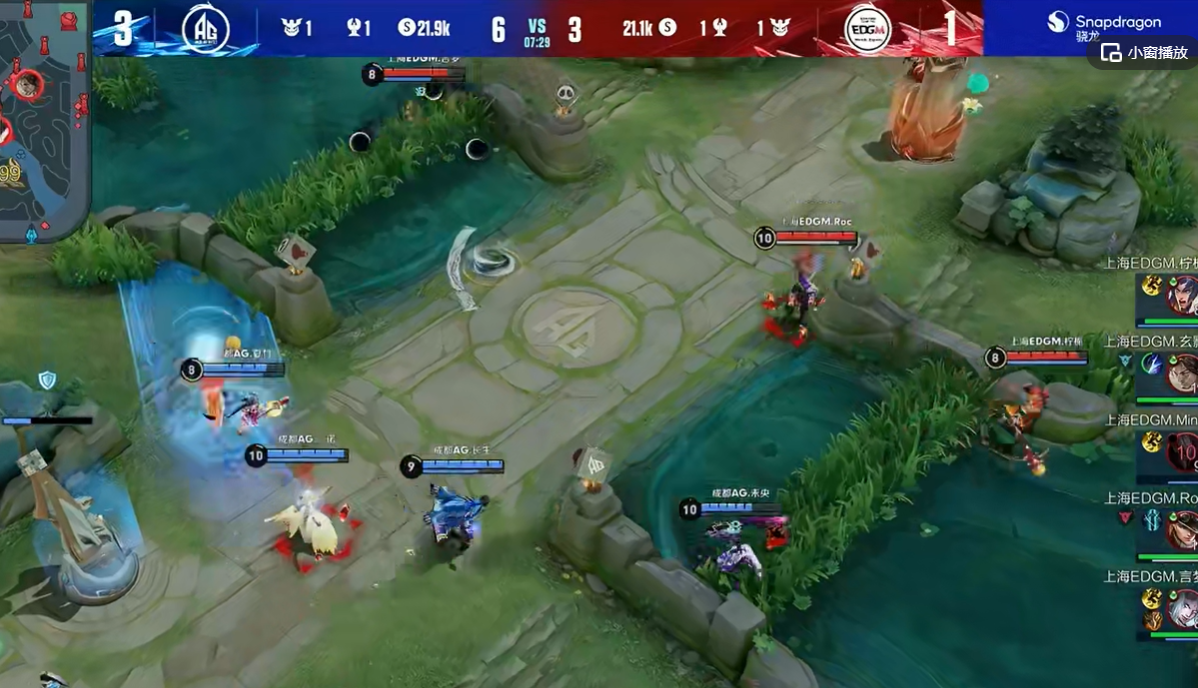The width and height of the screenshot is (1198, 688).
Task: Select the 上海EDGM.言 player portrait
Action: click(1181, 607)
